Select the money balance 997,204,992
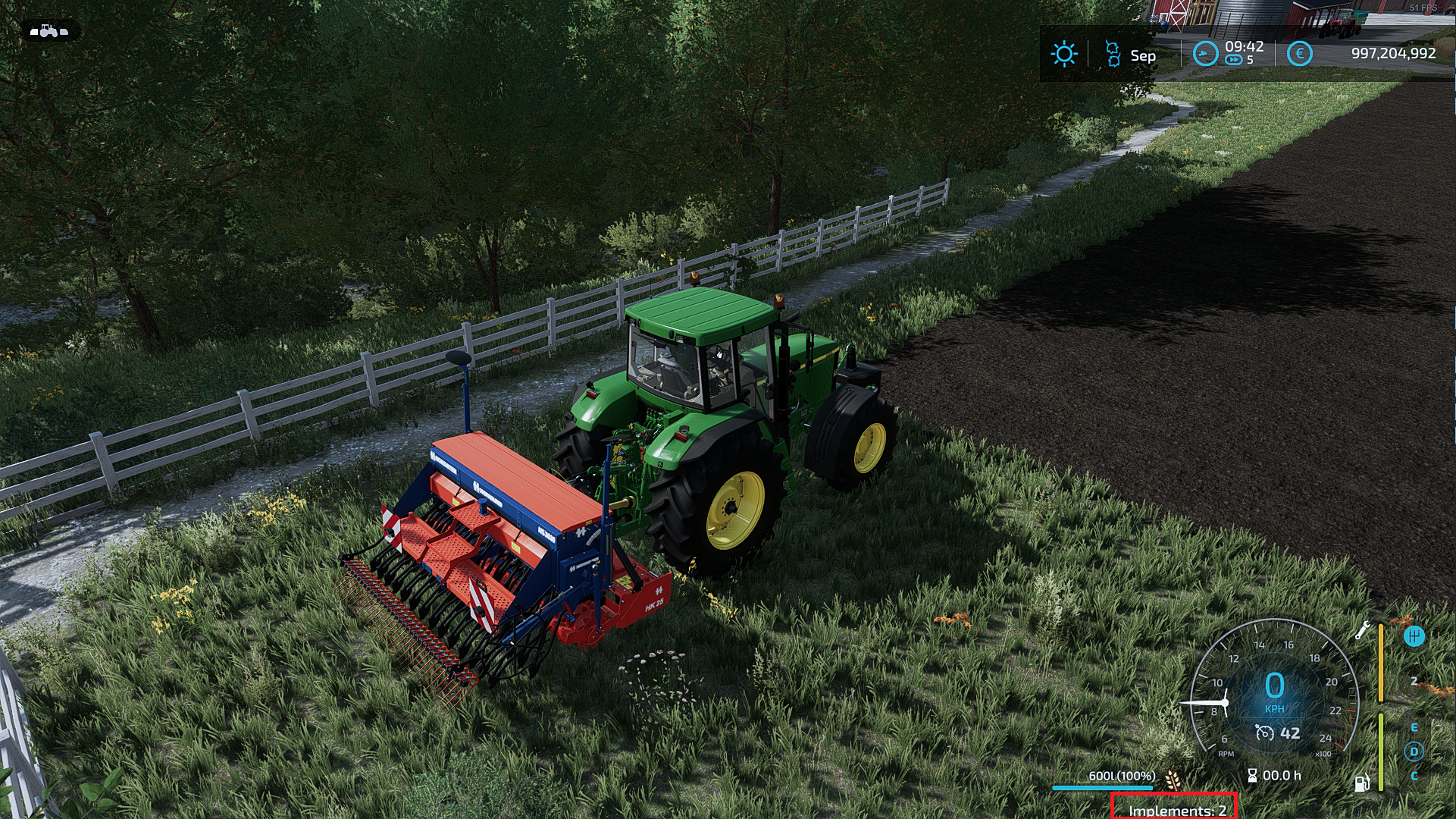This screenshot has height=819, width=1456. pos(1394,53)
